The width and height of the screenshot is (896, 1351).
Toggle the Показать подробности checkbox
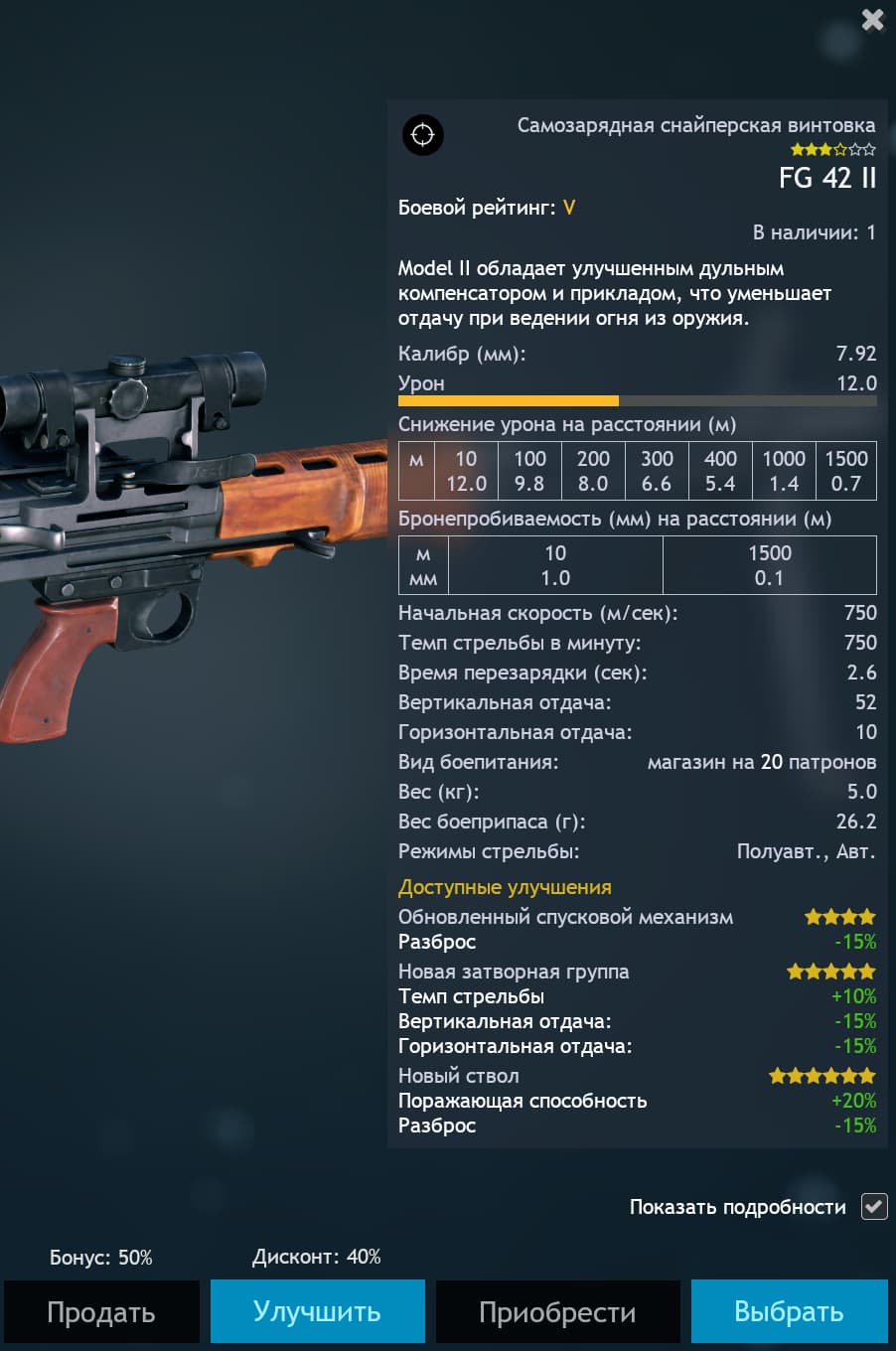[874, 1206]
